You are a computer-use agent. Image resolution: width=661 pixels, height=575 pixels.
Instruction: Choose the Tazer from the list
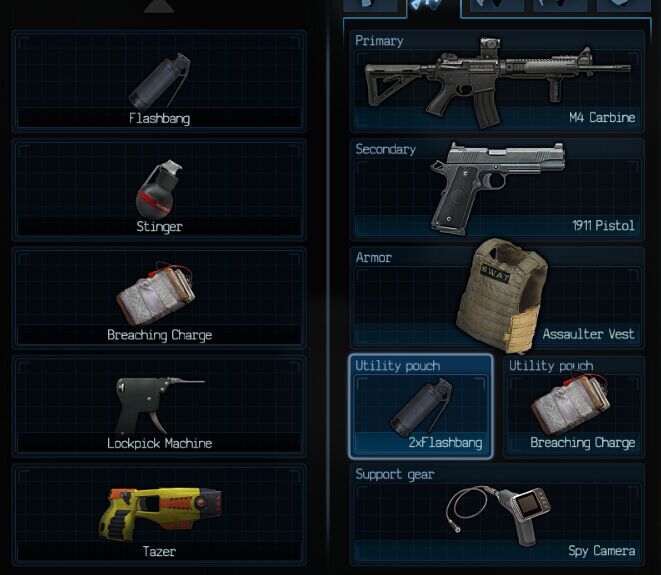[159, 512]
